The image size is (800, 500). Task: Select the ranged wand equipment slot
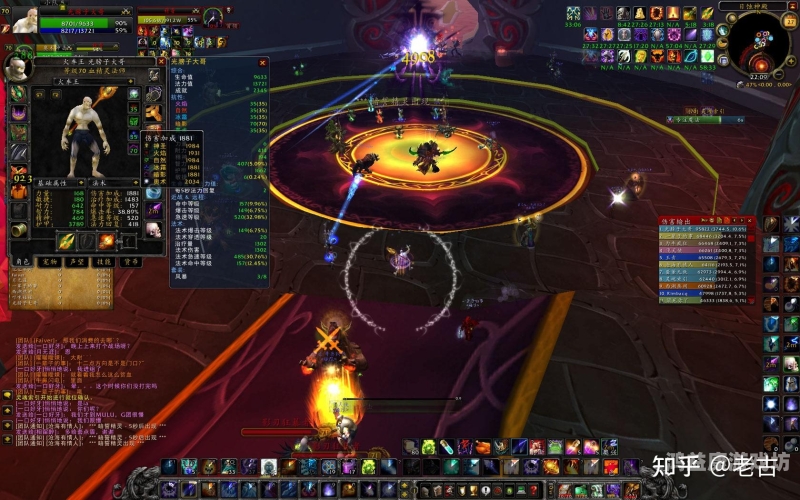point(106,240)
